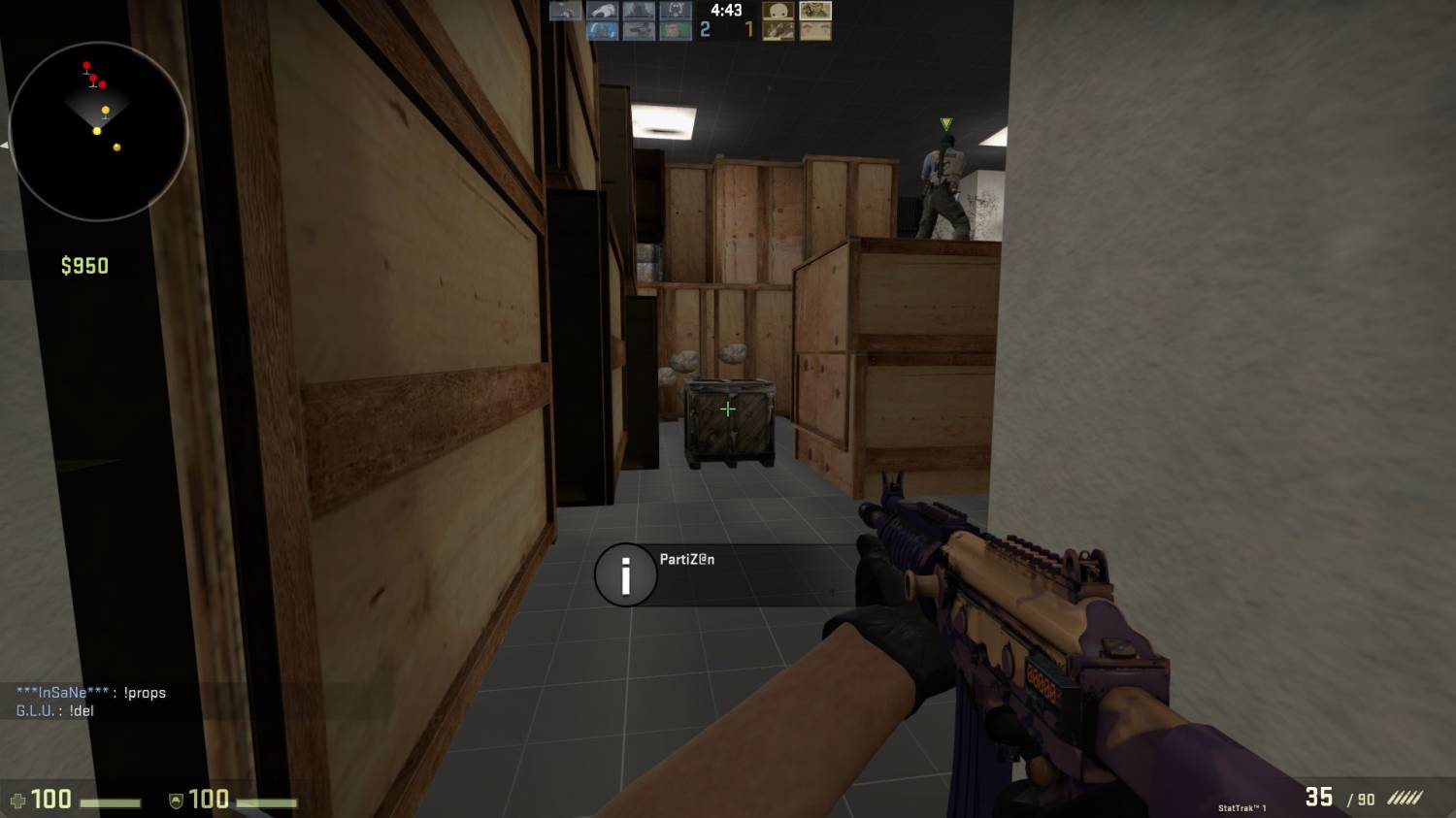This screenshot has width=1456, height=818.
Task: Select the green face avatar on the scoreboard
Action: 676,30
